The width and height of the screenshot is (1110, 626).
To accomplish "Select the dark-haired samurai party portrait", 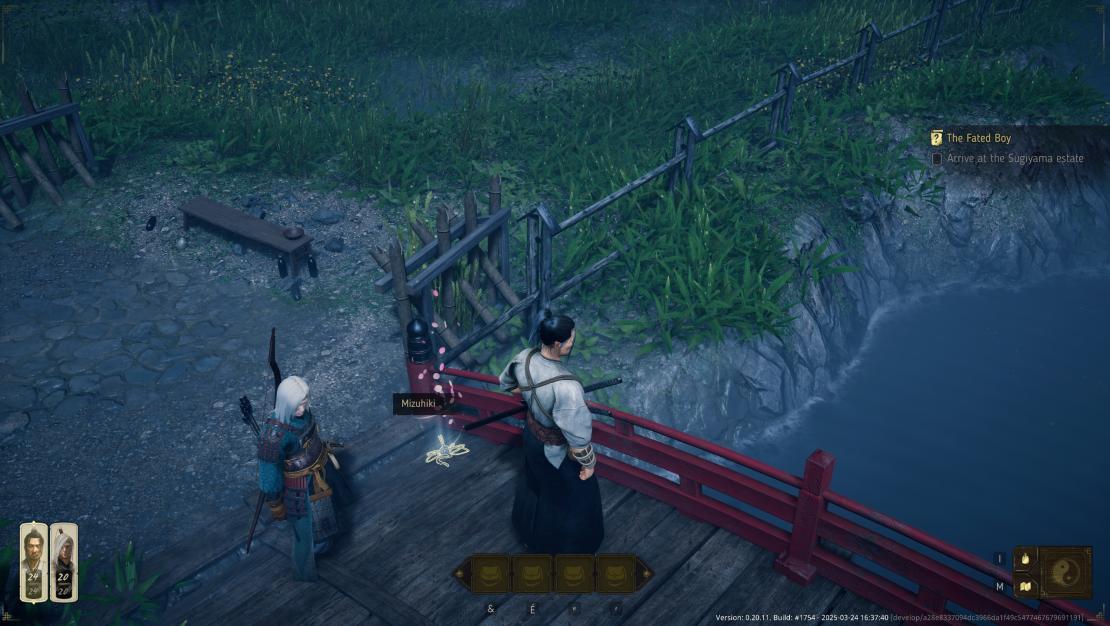I will pyautogui.click(x=33, y=562).
